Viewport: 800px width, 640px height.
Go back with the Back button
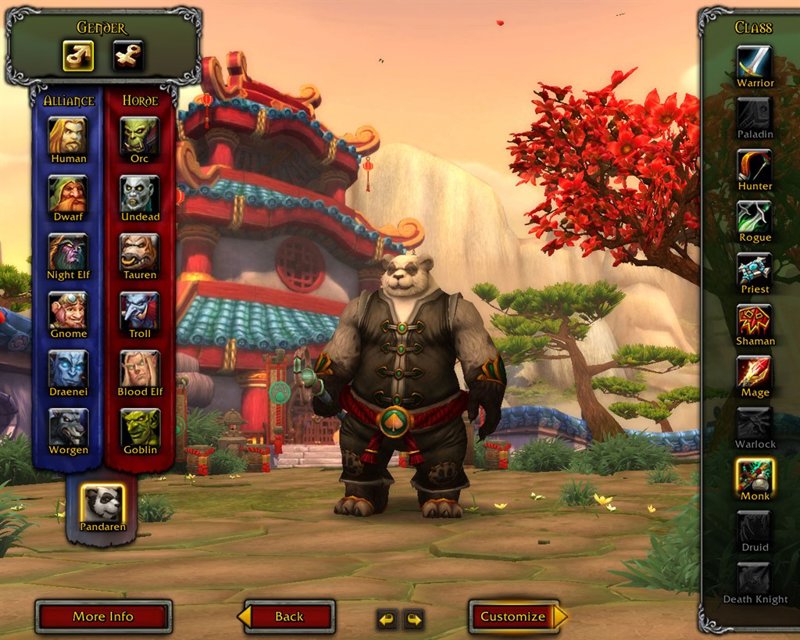pyautogui.click(x=288, y=617)
